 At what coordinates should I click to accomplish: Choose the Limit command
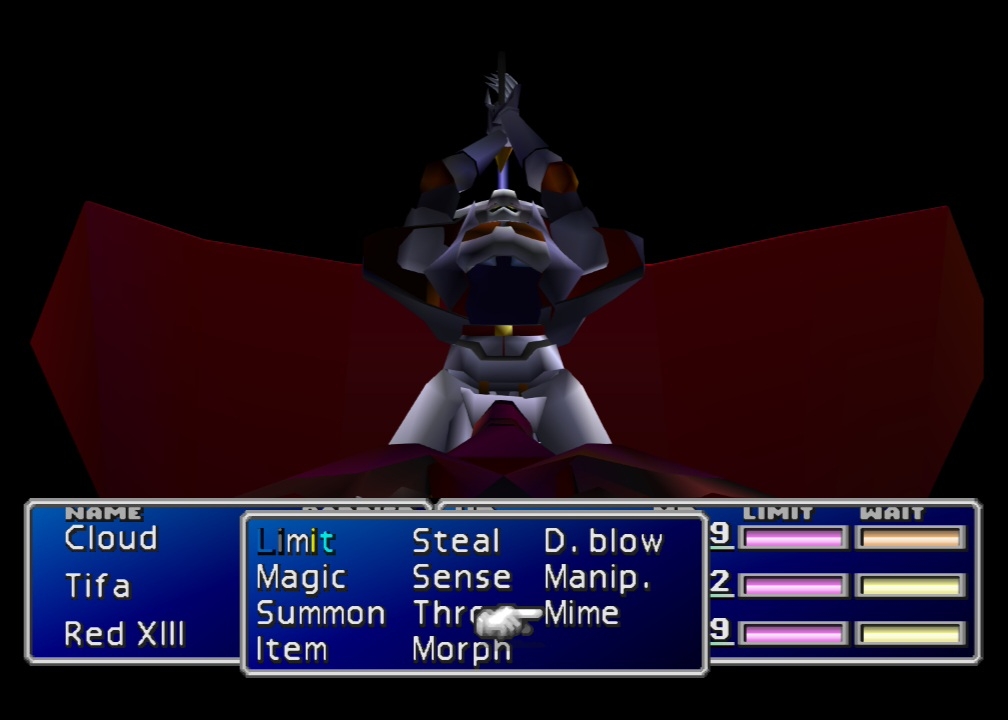click(x=295, y=541)
